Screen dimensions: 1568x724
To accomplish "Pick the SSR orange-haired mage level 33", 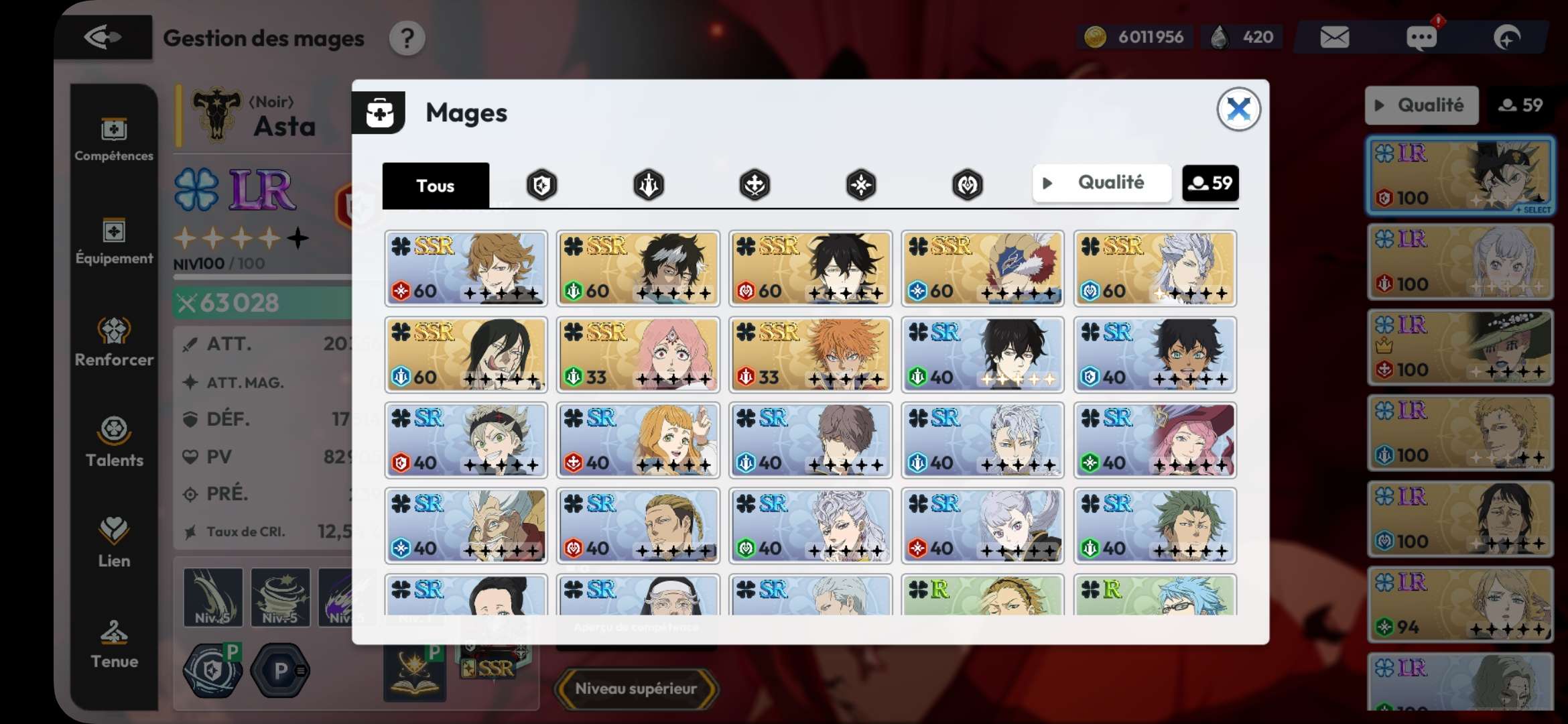I will coord(810,355).
